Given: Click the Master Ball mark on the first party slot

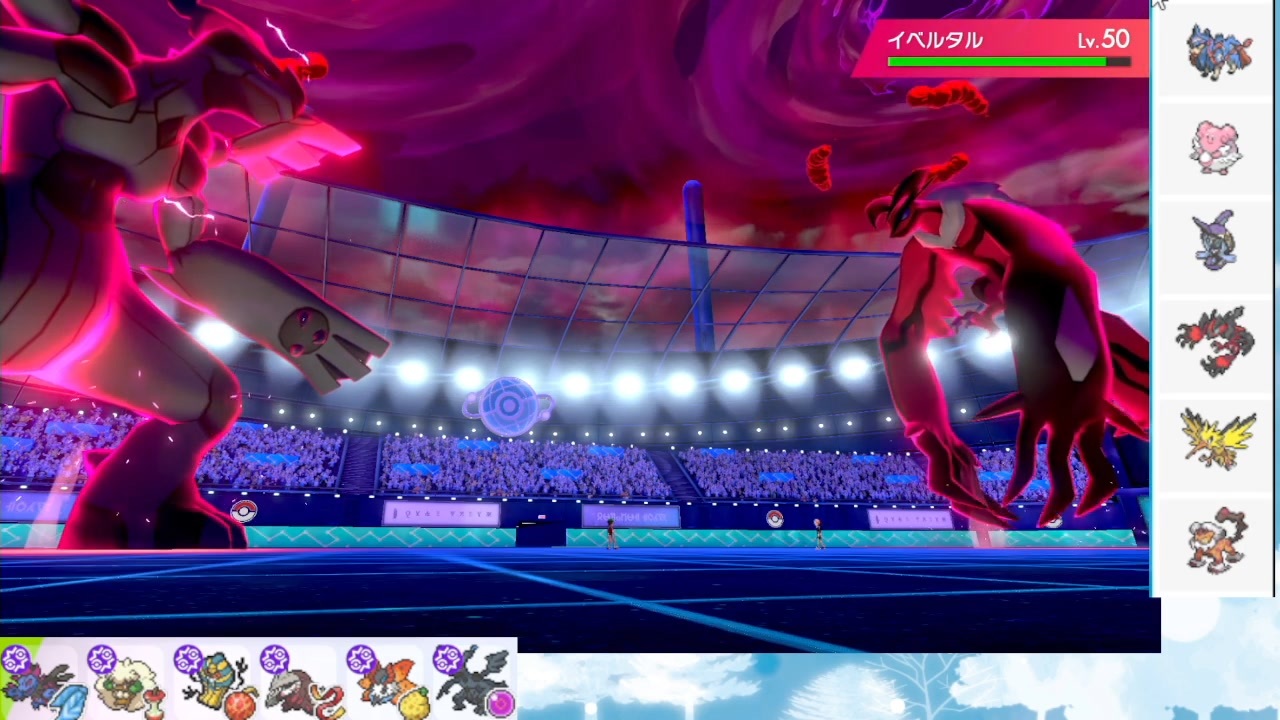Looking at the screenshot, I should 16,658.
